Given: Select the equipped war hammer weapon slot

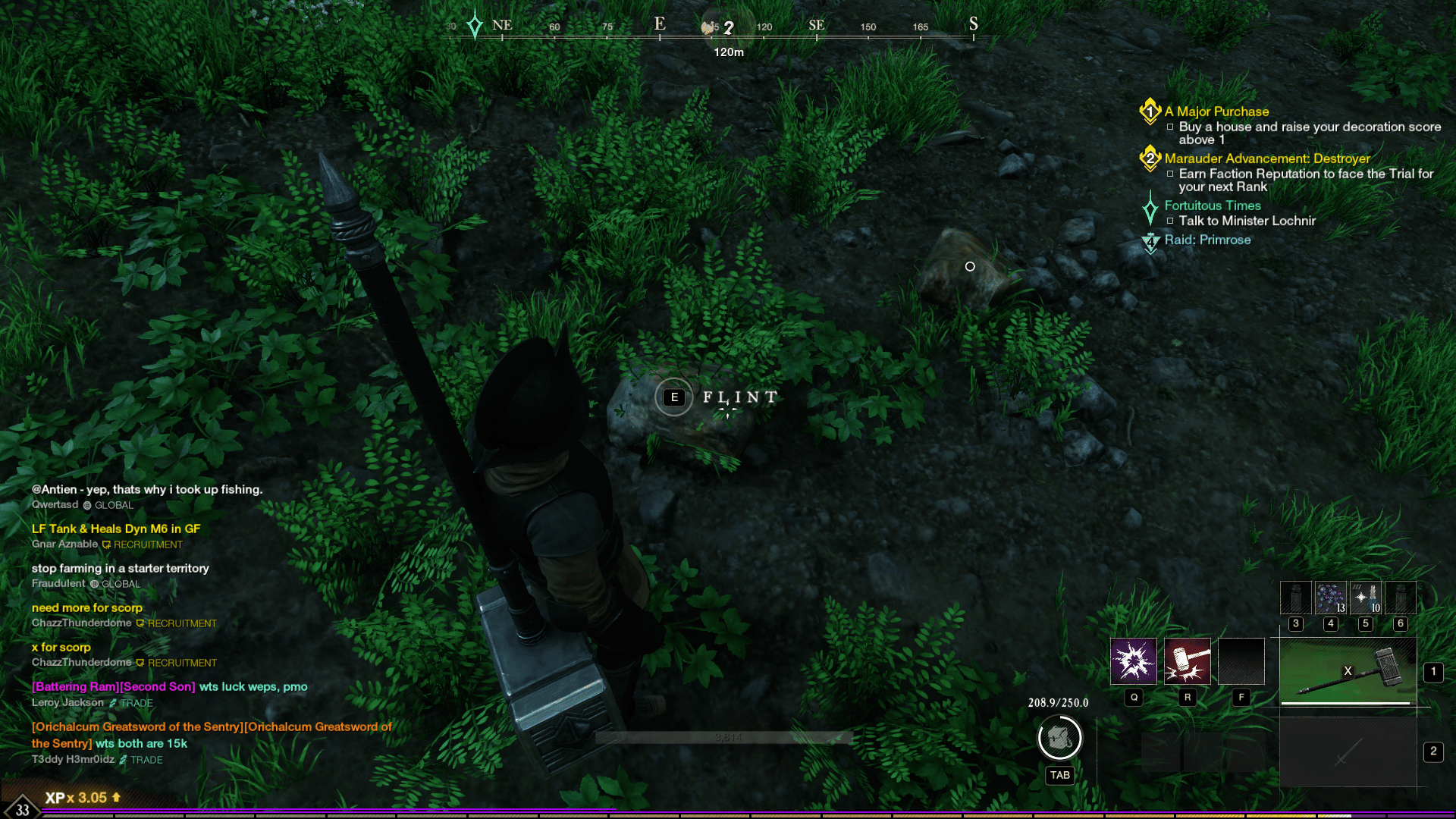Looking at the screenshot, I should (1348, 671).
